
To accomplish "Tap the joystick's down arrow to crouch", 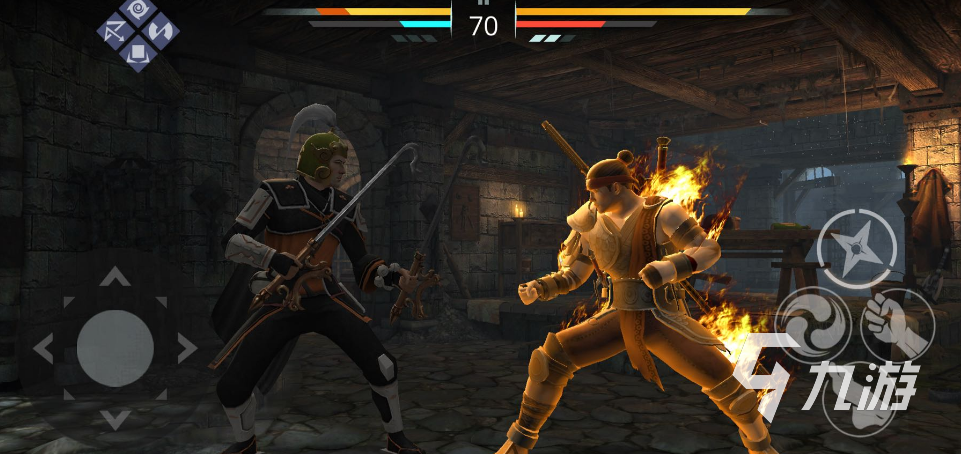I will point(115,419).
